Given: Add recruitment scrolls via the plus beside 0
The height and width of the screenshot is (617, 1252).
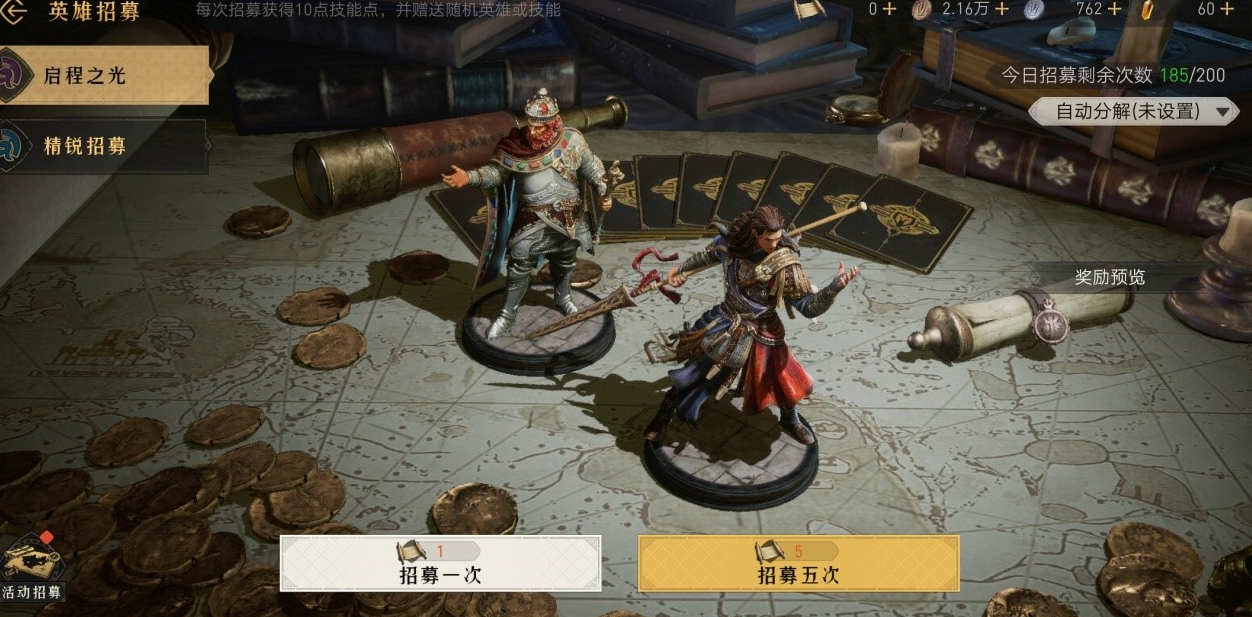Looking at the screenshot, I should 889,9.
